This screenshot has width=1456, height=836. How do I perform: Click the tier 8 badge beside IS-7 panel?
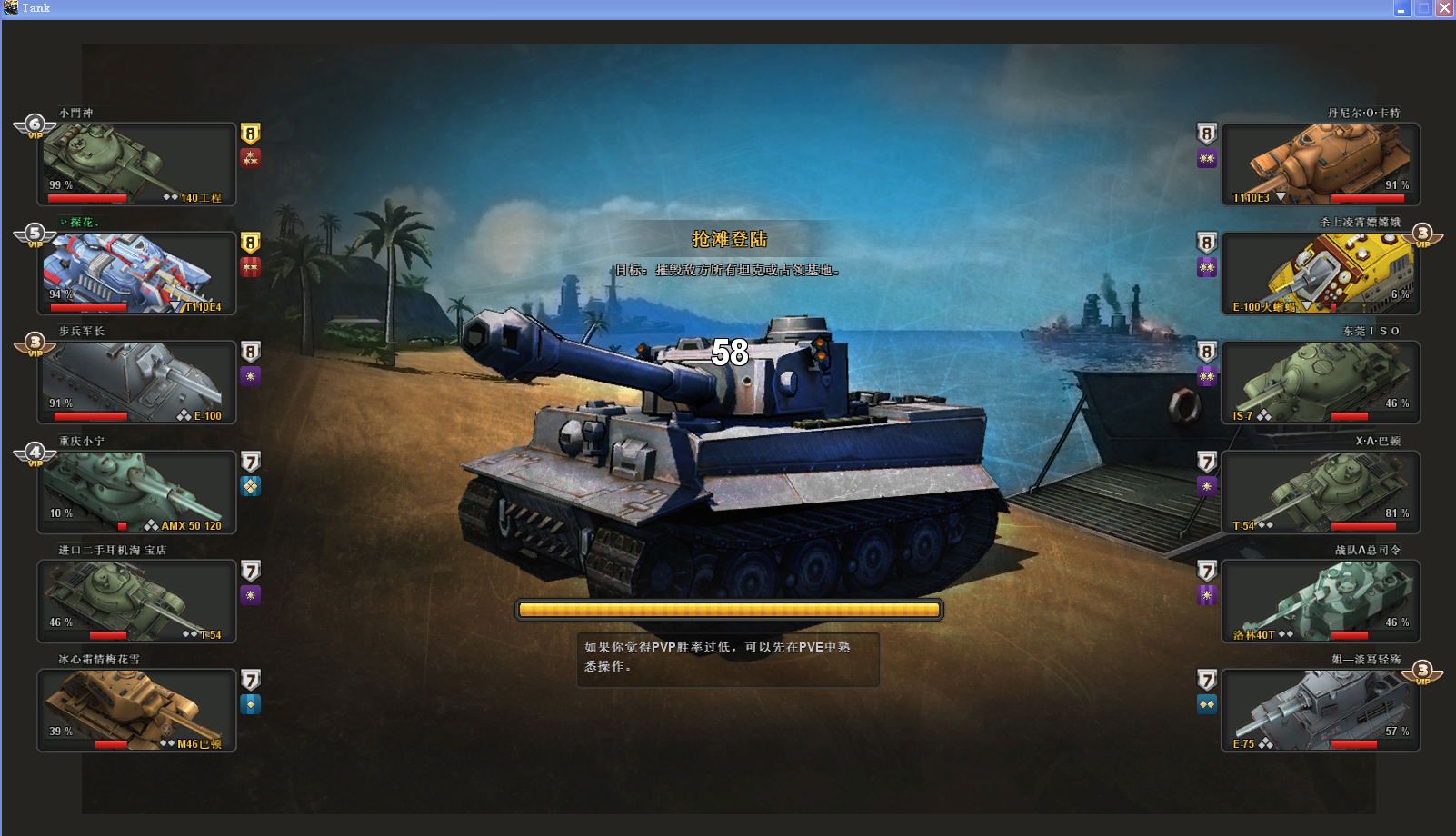pyautogui.click(x=1205, y=353)
